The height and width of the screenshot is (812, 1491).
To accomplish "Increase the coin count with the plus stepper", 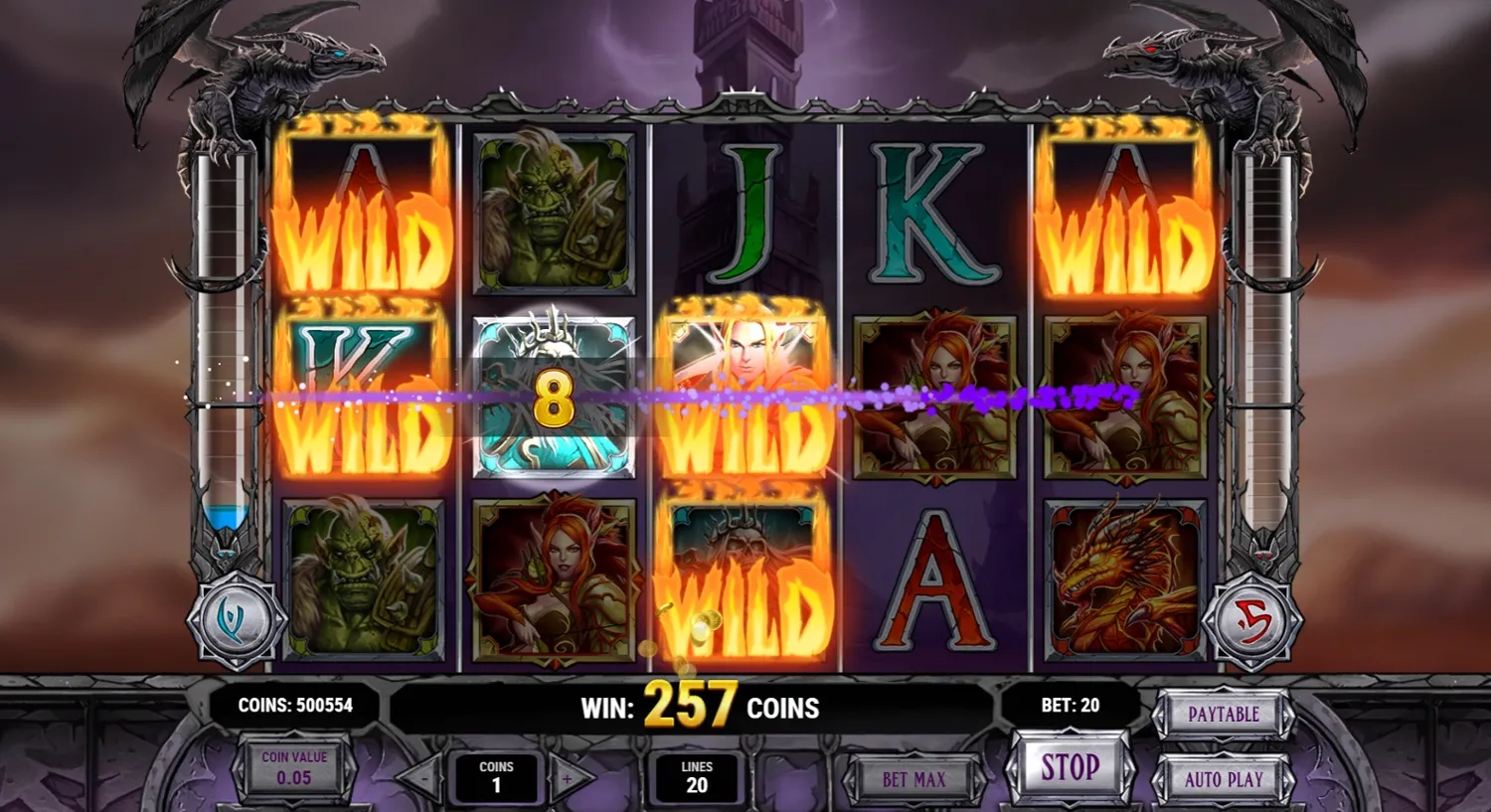I will point(567,779).
